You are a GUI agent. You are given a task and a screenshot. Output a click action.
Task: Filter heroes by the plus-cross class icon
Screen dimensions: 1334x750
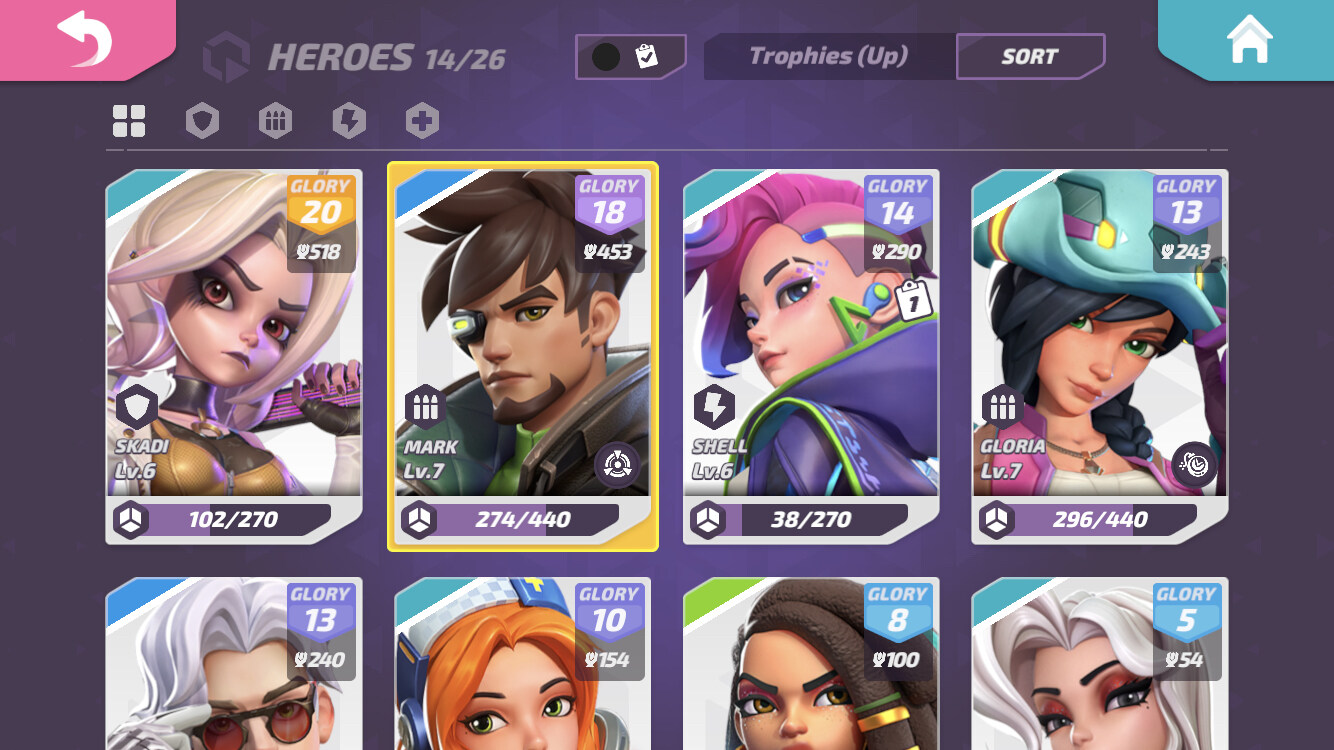[x=421, y=120]
